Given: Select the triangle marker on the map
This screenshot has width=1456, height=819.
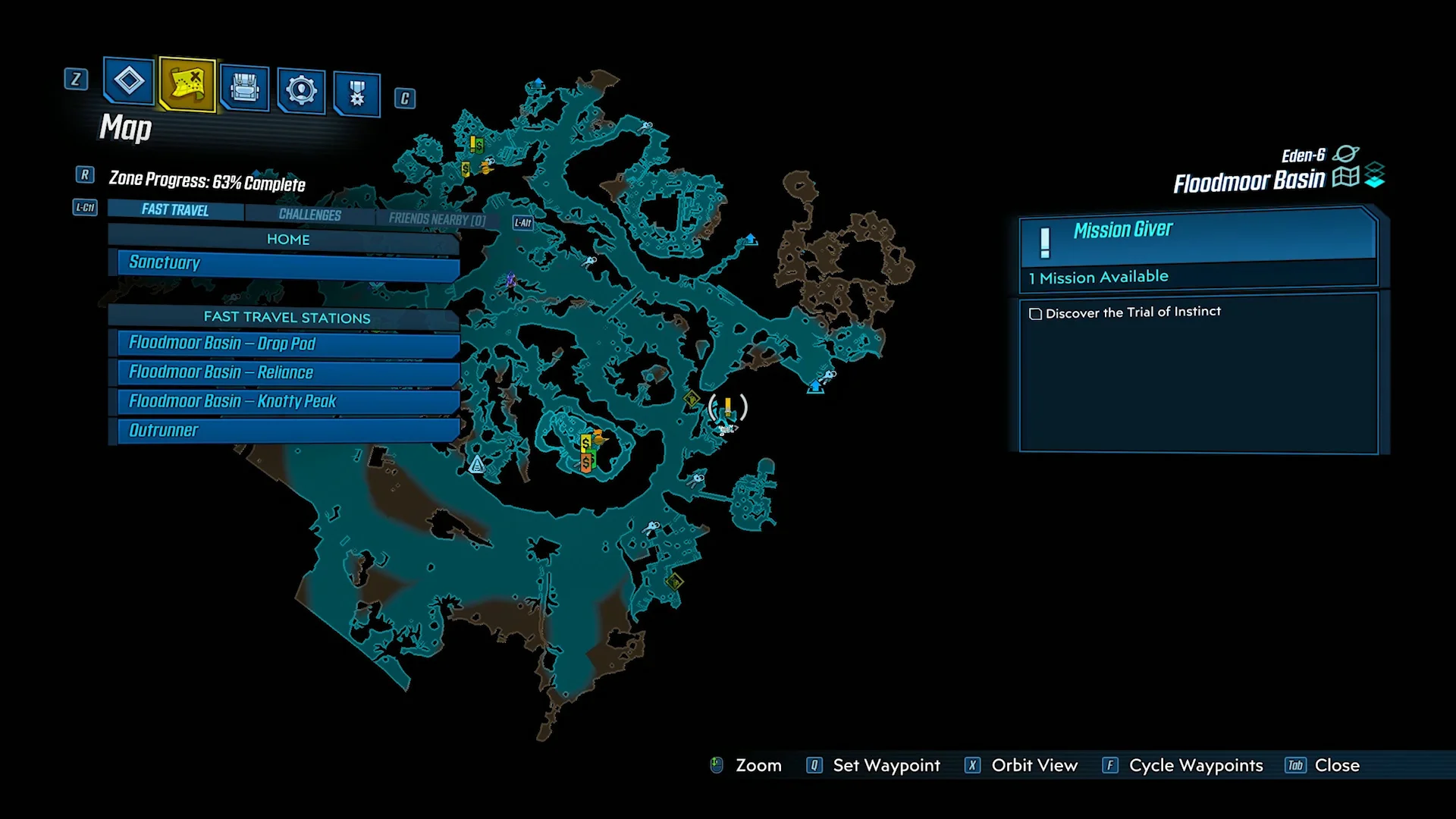Looking at the screenshot, I should pos(476,464).
